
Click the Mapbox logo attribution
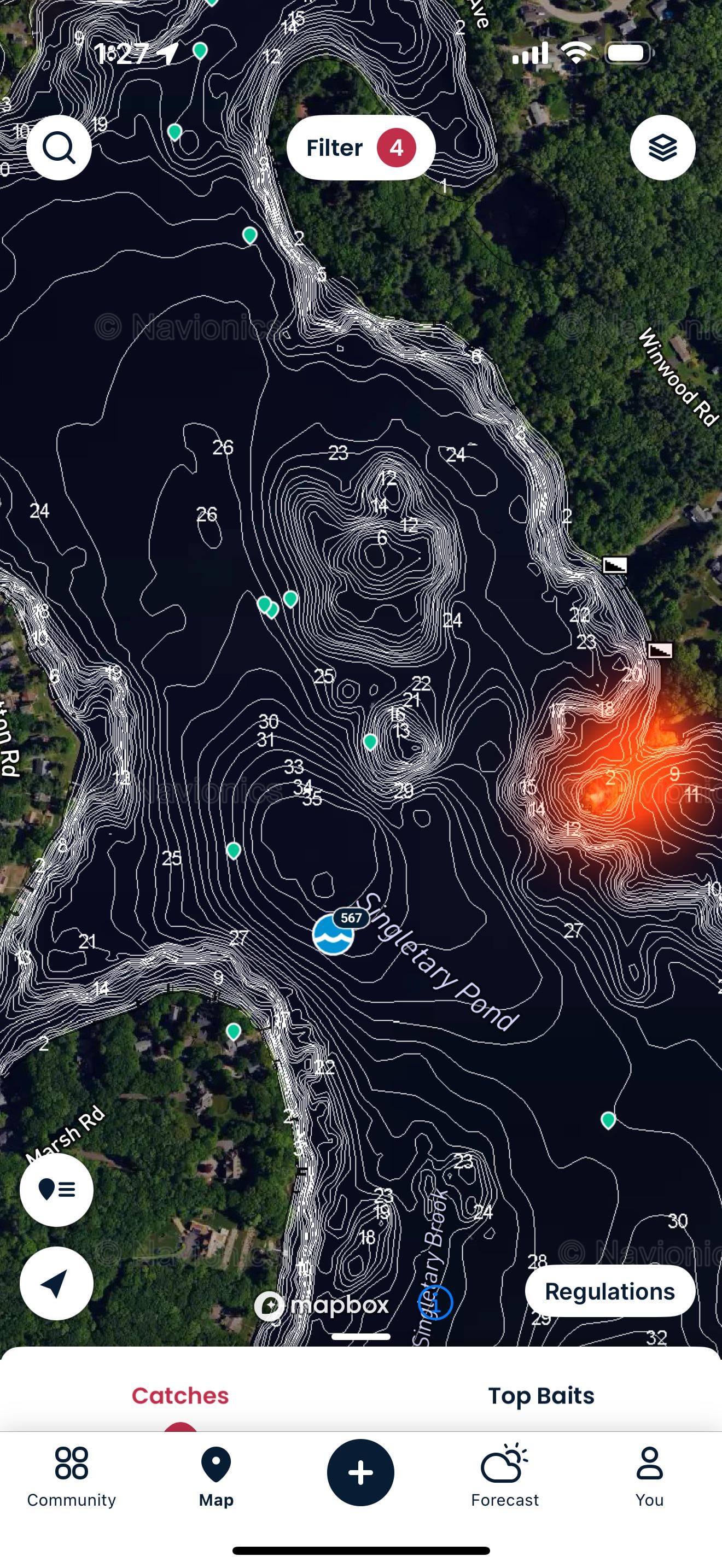click(x=322, y=1305)
